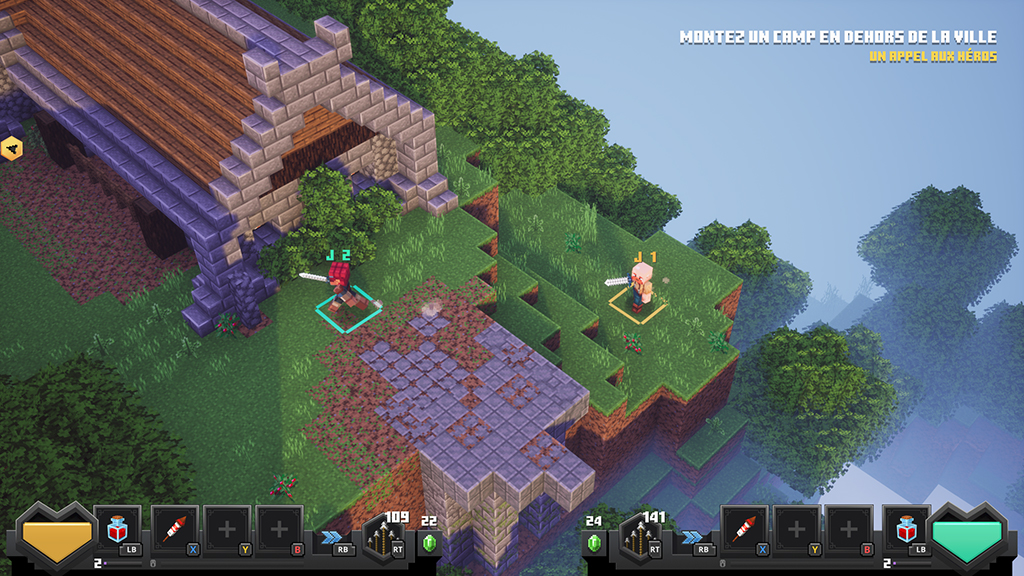The width and height of the screenshot is (1024, 576).
Task: Fire the firework rocket artifact in gold player's hotbar
Action: tap(175, 530)
